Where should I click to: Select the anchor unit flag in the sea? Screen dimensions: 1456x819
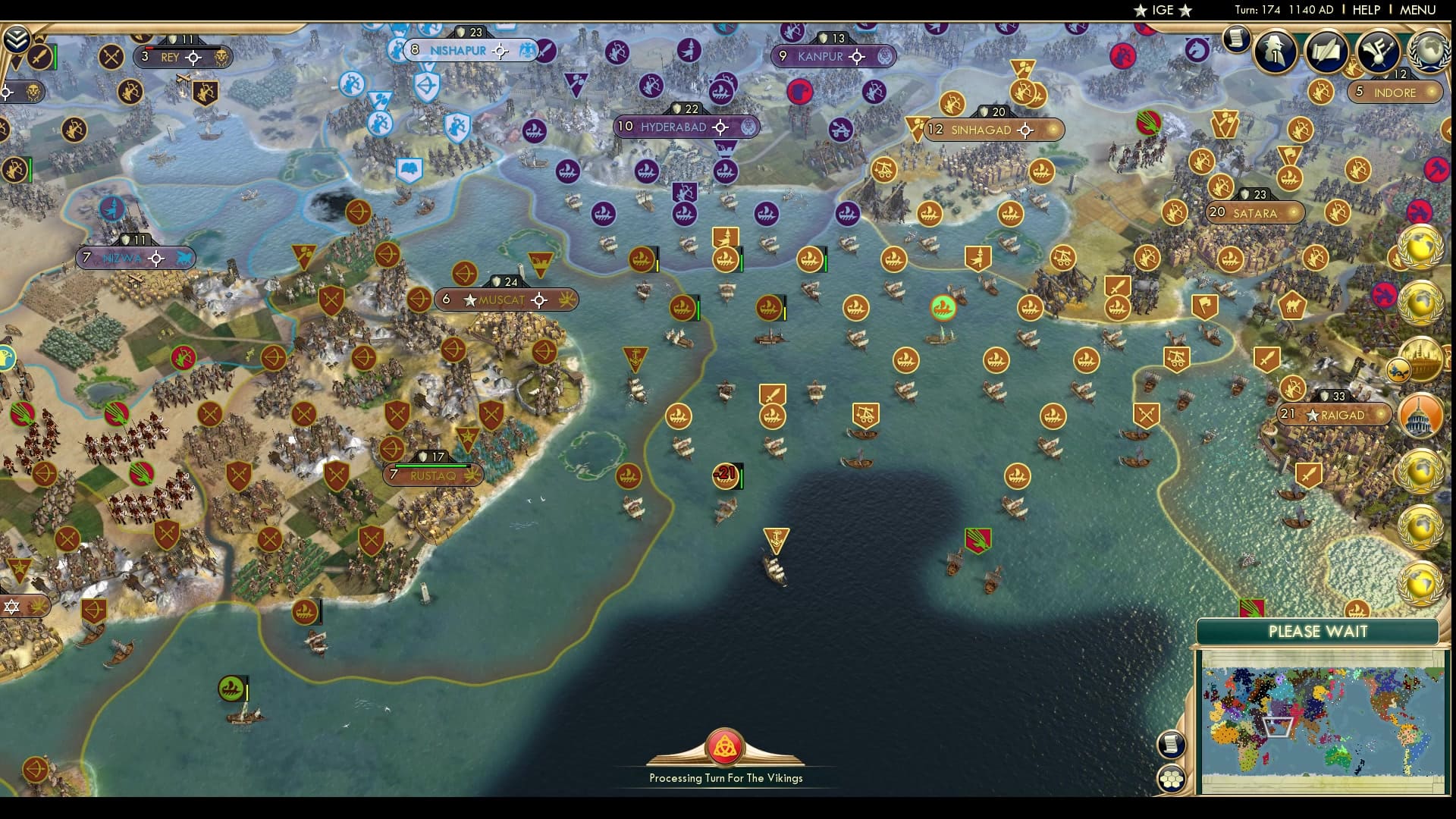778,541
